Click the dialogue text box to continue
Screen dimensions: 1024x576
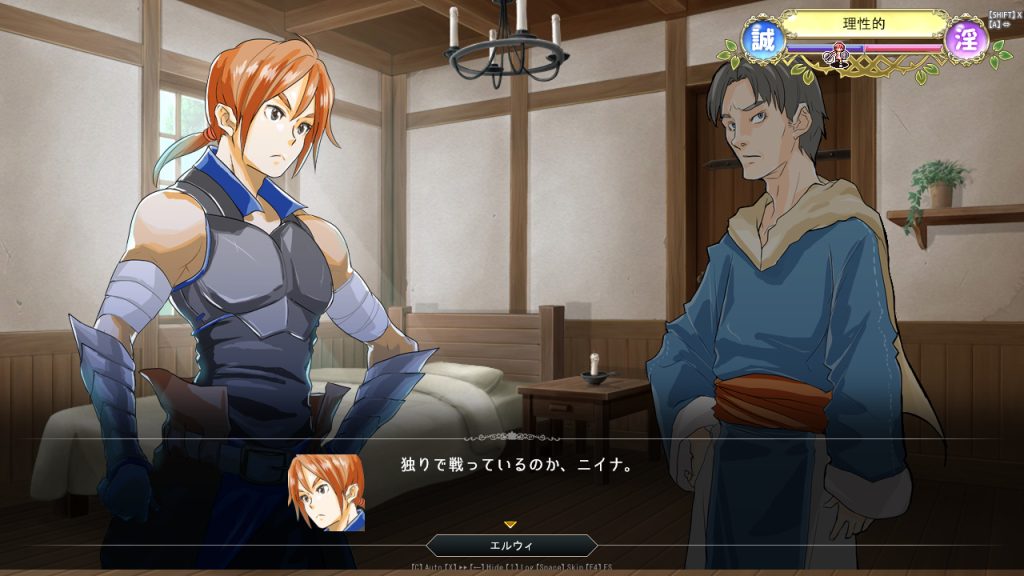(600, 480)
